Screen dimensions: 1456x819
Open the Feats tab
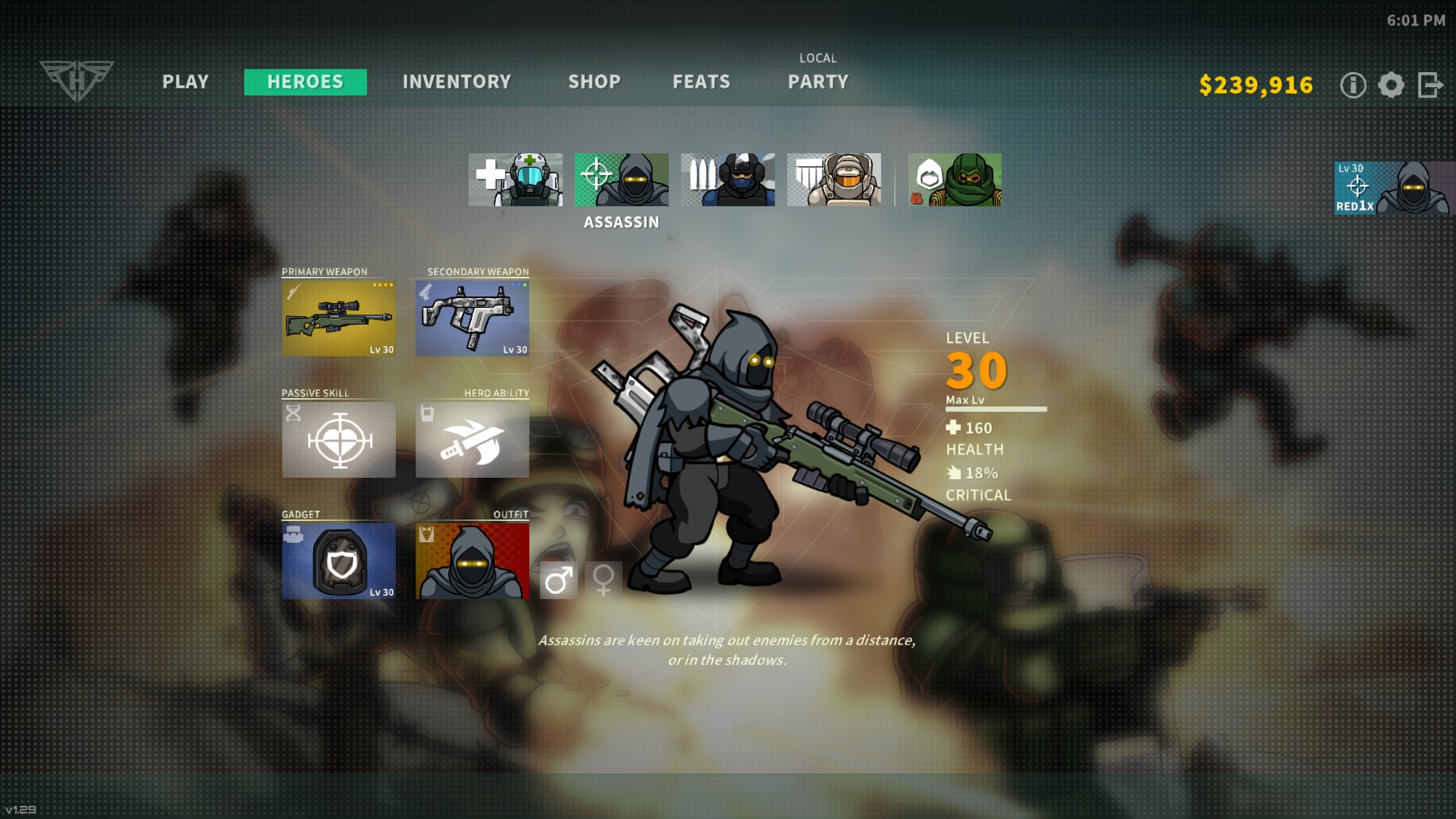[x=701, y=82]
